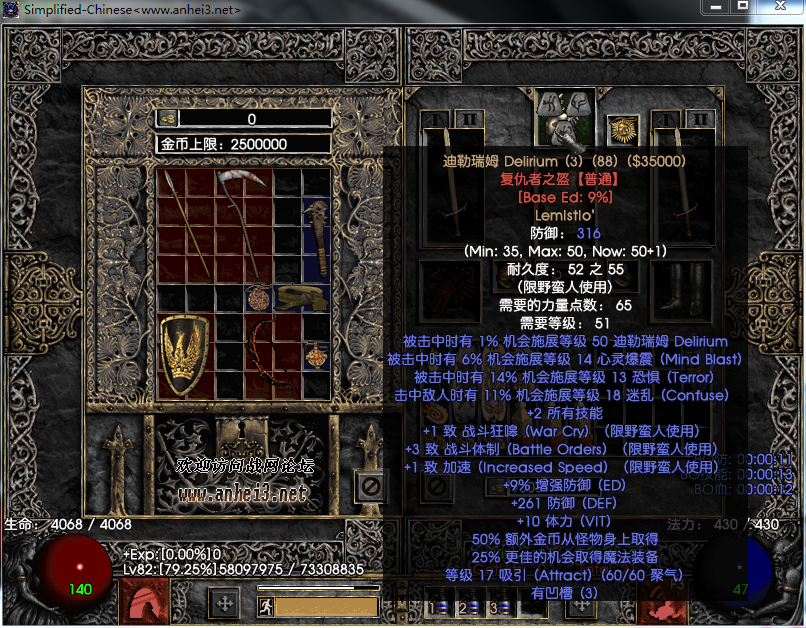806x628 pixels.
Task: Open the mini panel cross button
Action: (x=225, y=604)
